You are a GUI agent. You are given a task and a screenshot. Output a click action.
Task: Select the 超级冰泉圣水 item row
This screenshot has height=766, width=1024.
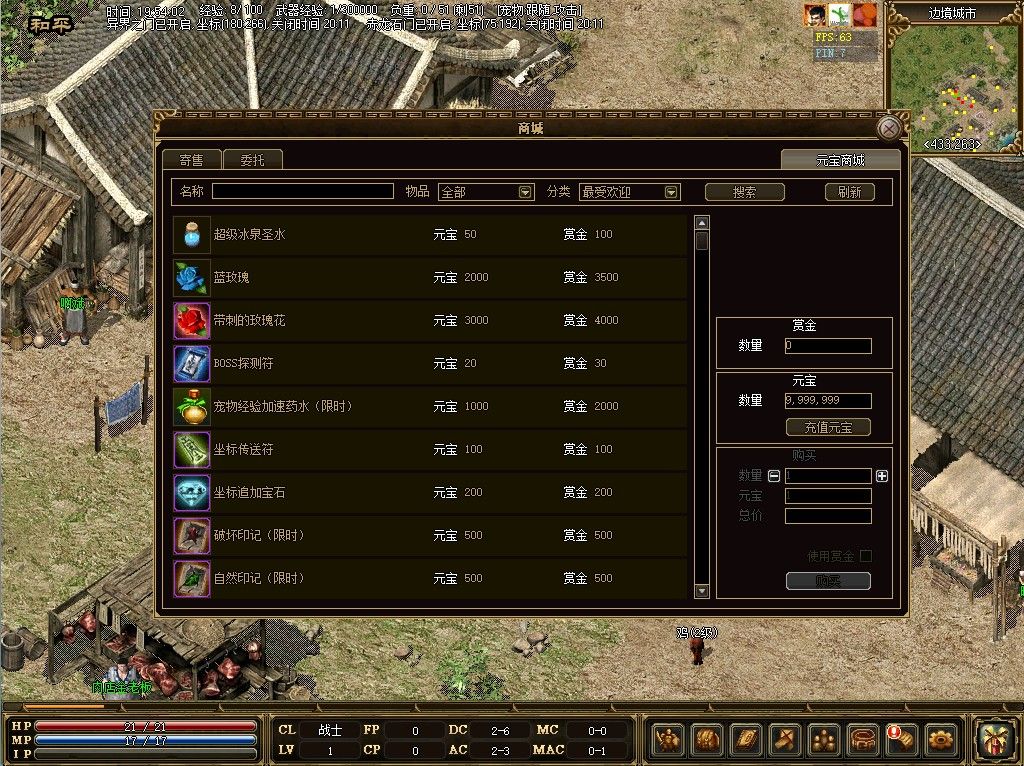click(x=430, y=235)
